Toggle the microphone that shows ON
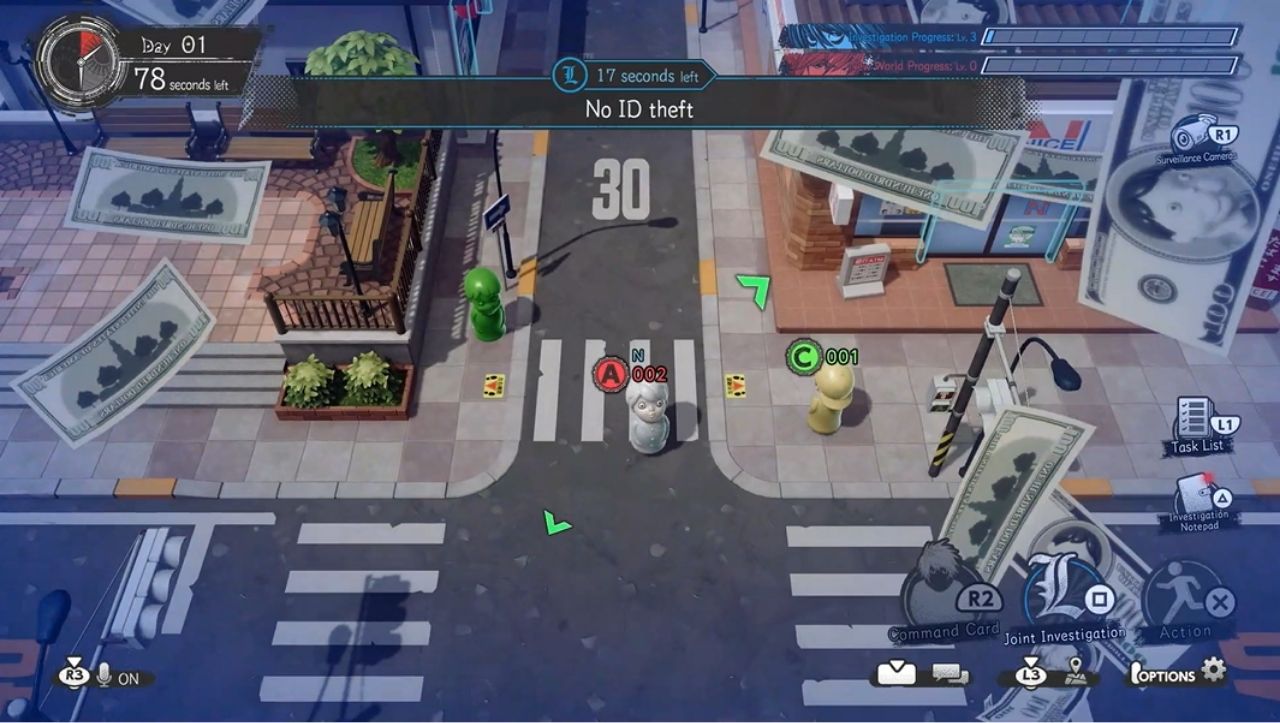The height and width of the screenshot is (723, 1280). click(x=104, y=677)
